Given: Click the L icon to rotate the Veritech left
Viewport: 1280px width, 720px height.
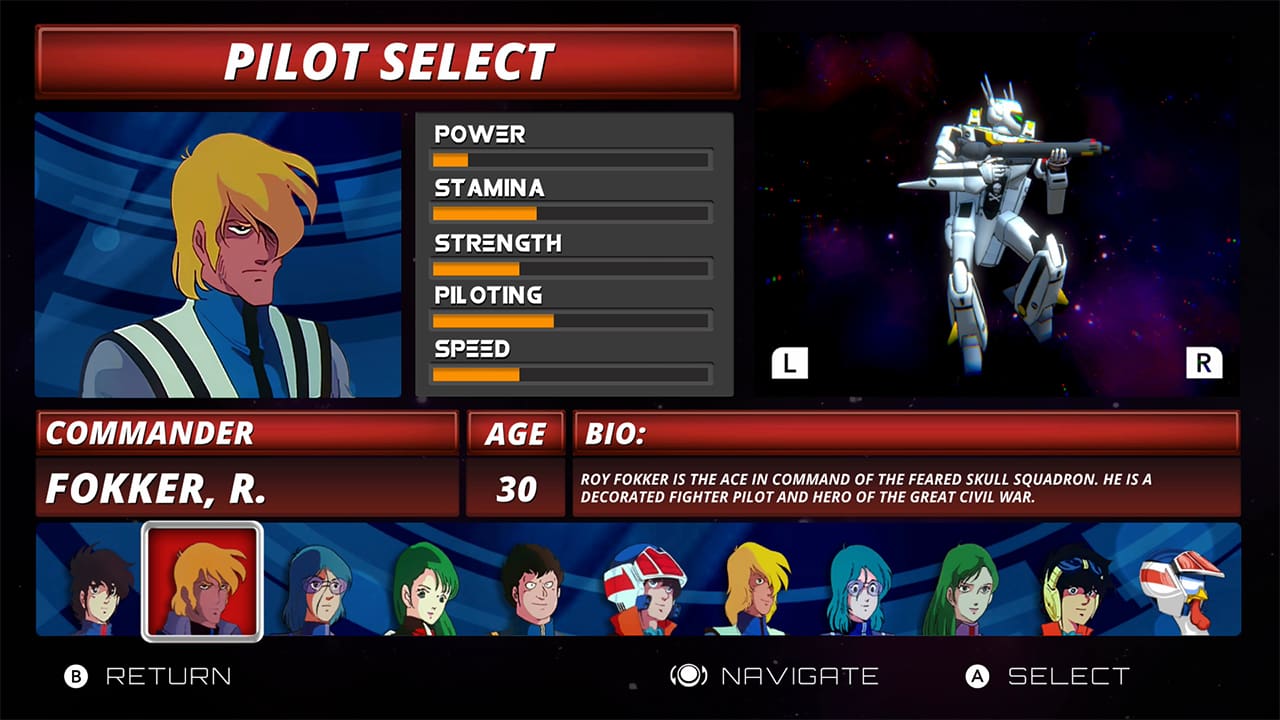Looking at the screenshot, I should [791, 362].
